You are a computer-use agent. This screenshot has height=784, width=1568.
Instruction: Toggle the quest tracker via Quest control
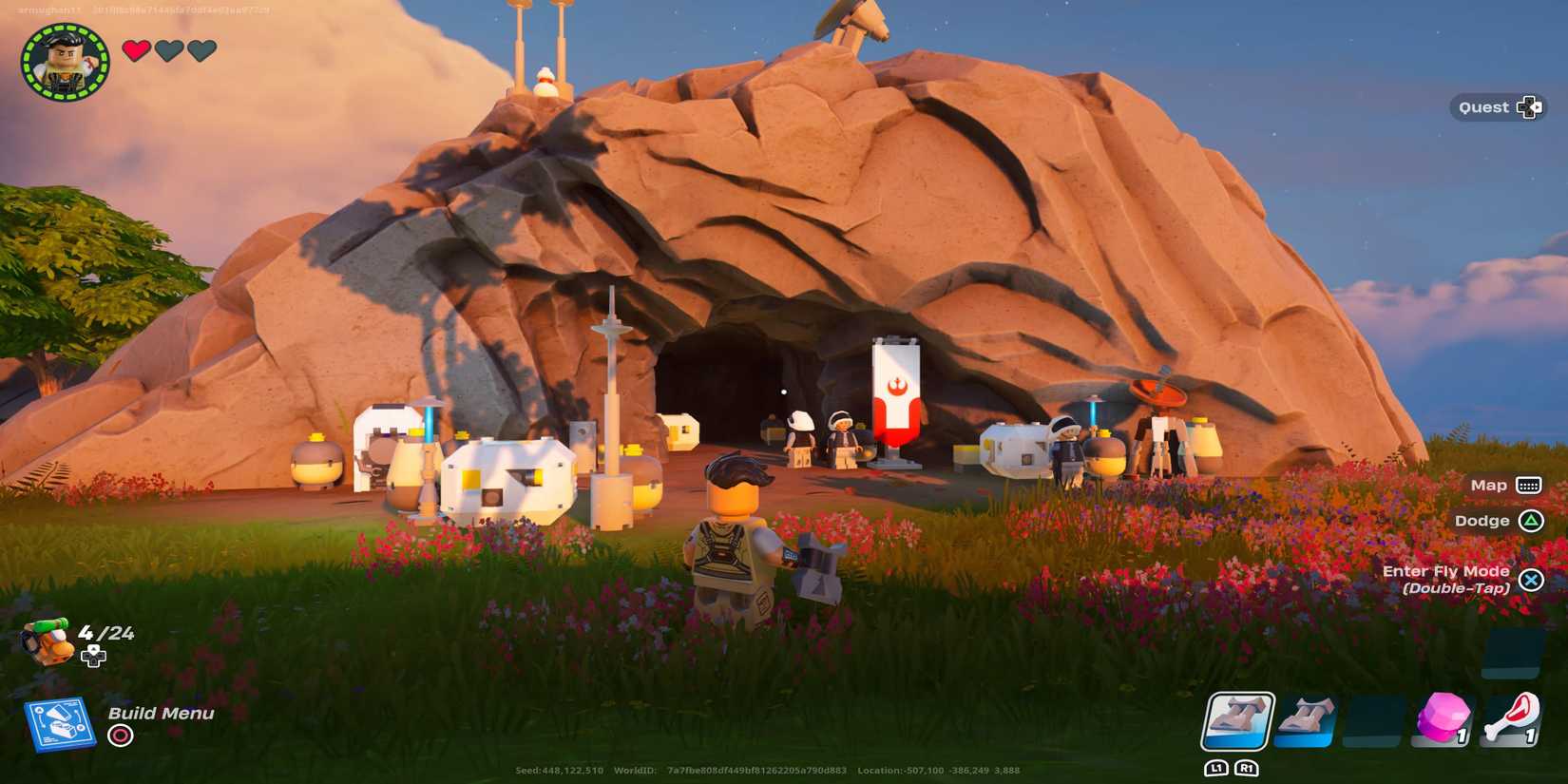(1530, 107)
